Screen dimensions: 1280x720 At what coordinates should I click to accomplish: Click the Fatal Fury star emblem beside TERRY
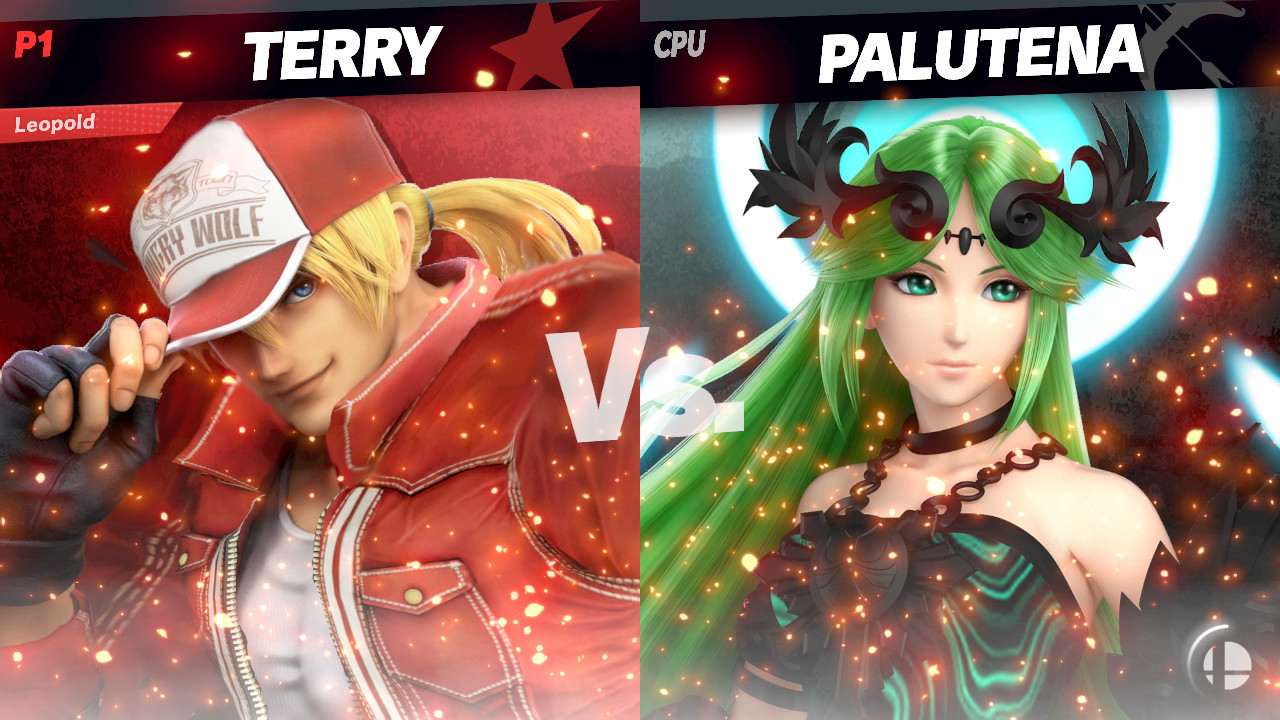pos(545,45)
